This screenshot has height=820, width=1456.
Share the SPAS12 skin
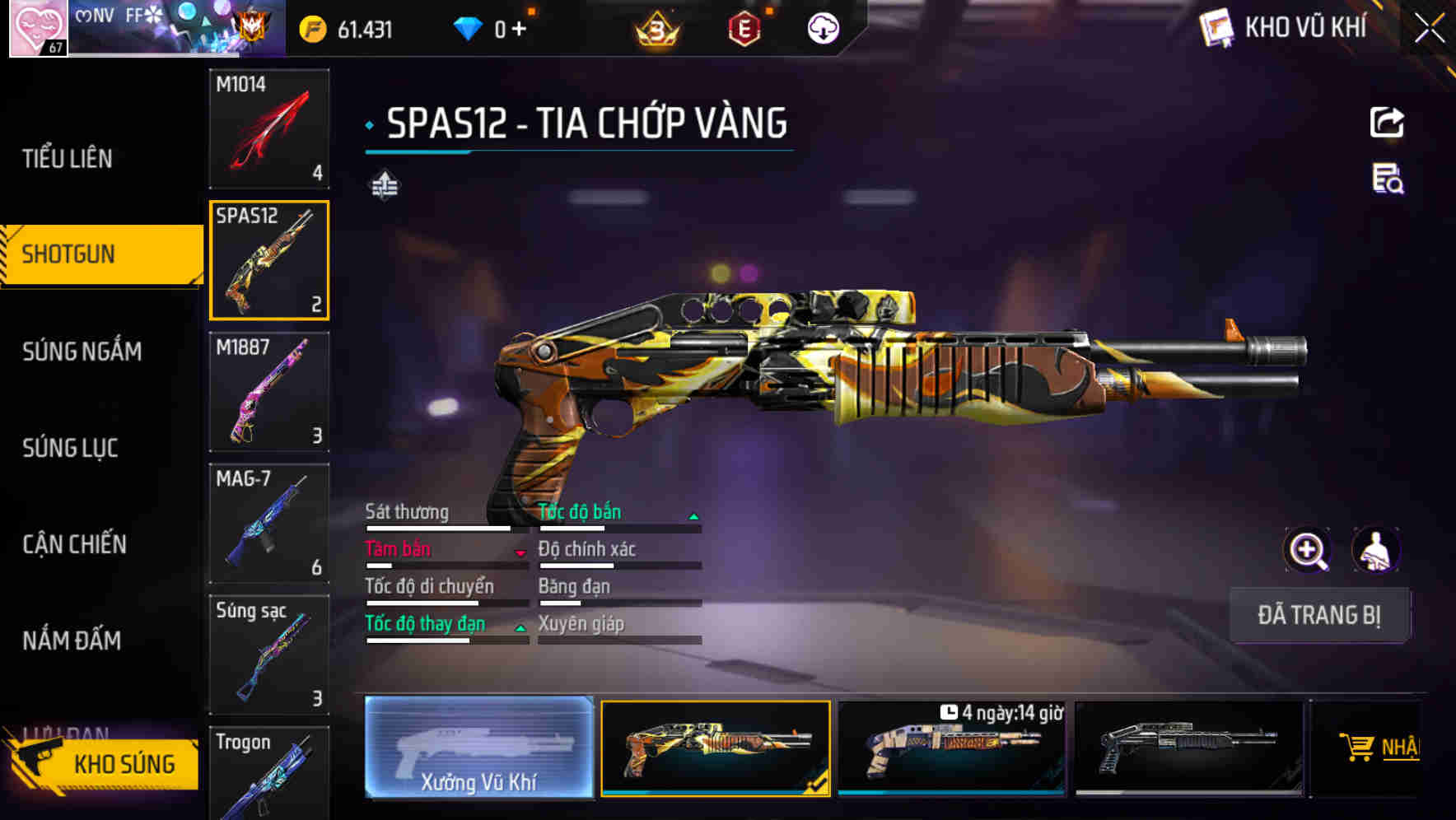coord(1387,123)
